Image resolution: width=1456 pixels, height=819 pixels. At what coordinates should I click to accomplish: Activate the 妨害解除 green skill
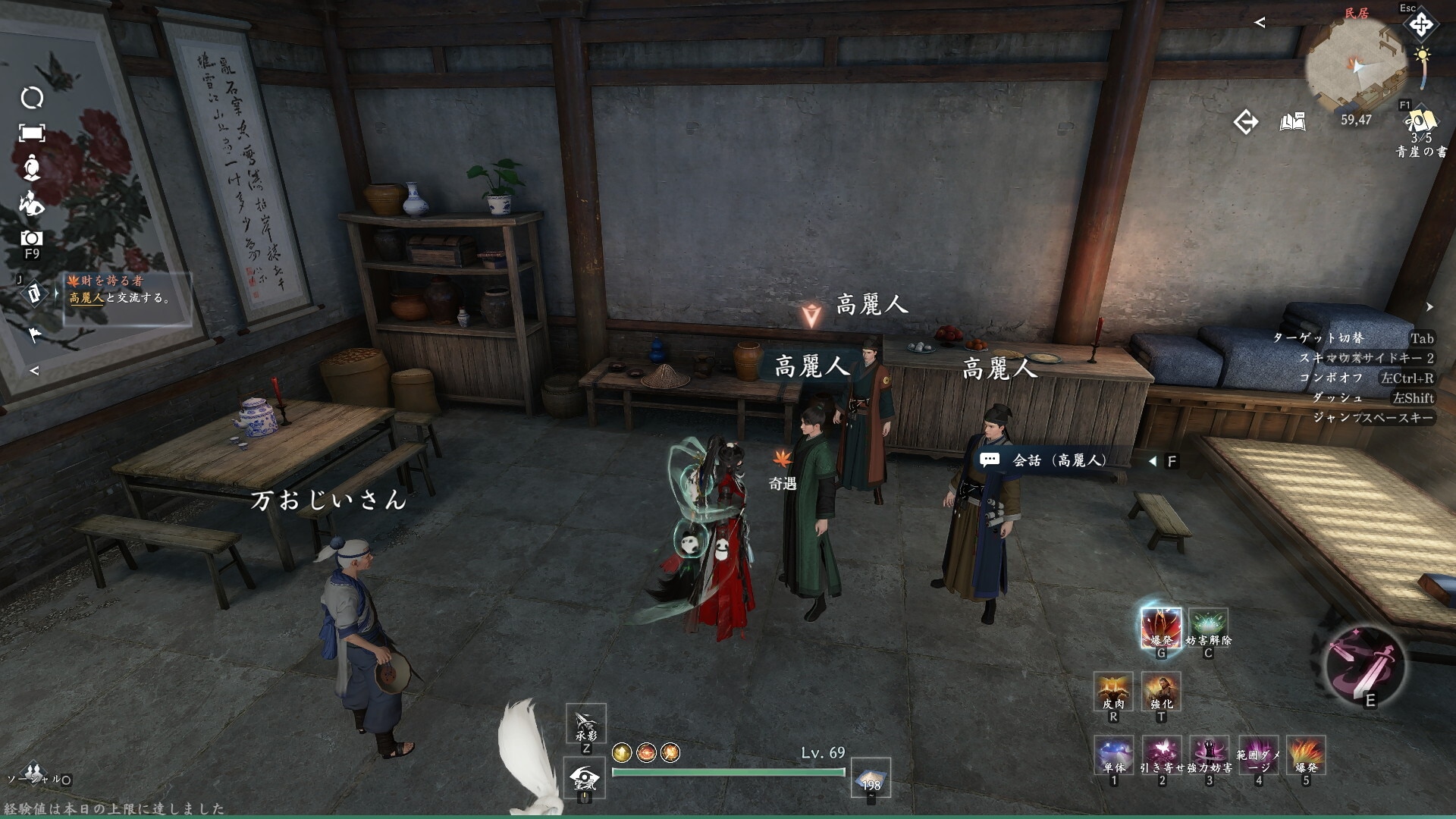pos(1208,628)
